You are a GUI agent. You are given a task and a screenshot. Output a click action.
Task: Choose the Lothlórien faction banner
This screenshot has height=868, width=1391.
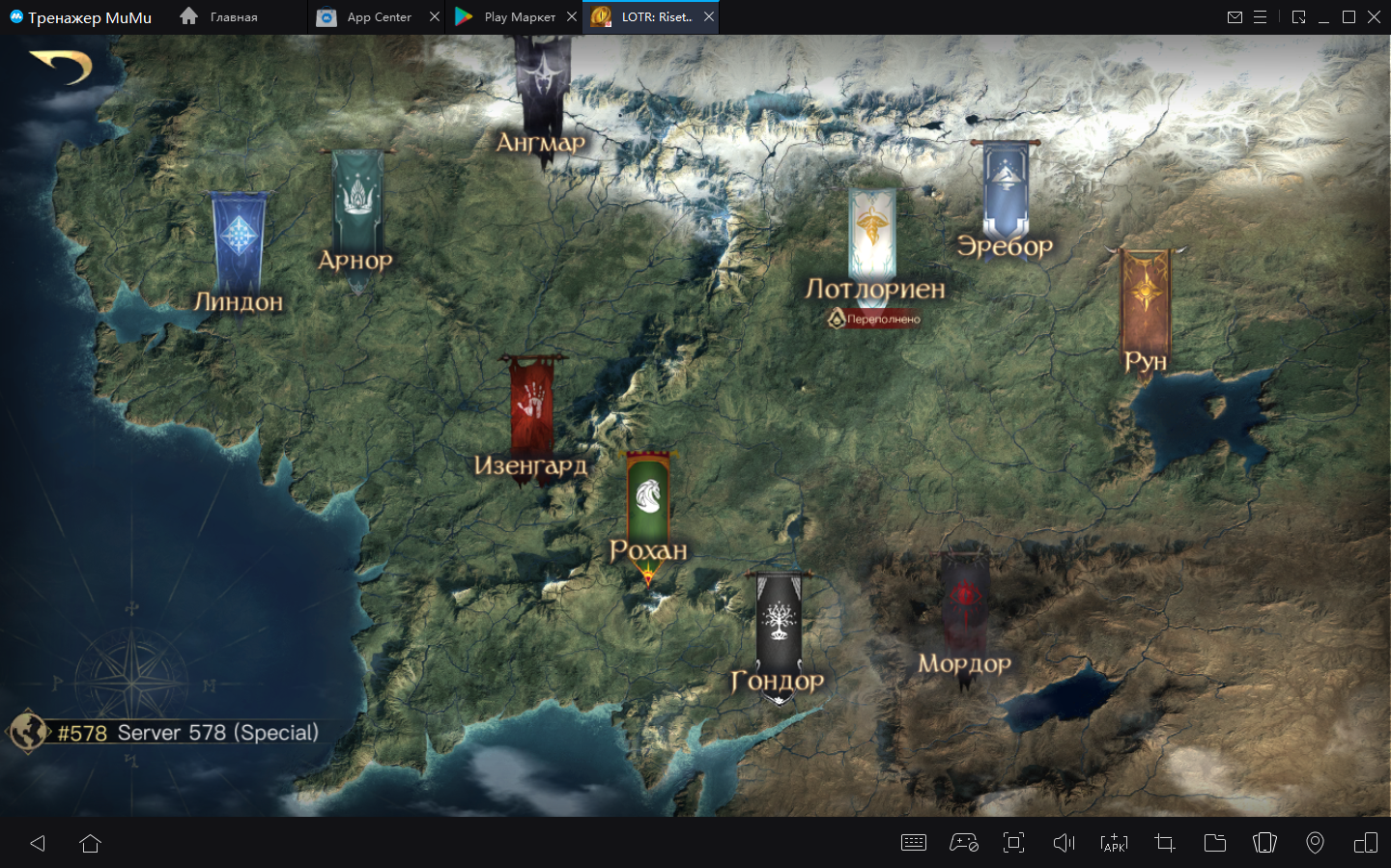[872, 232]
